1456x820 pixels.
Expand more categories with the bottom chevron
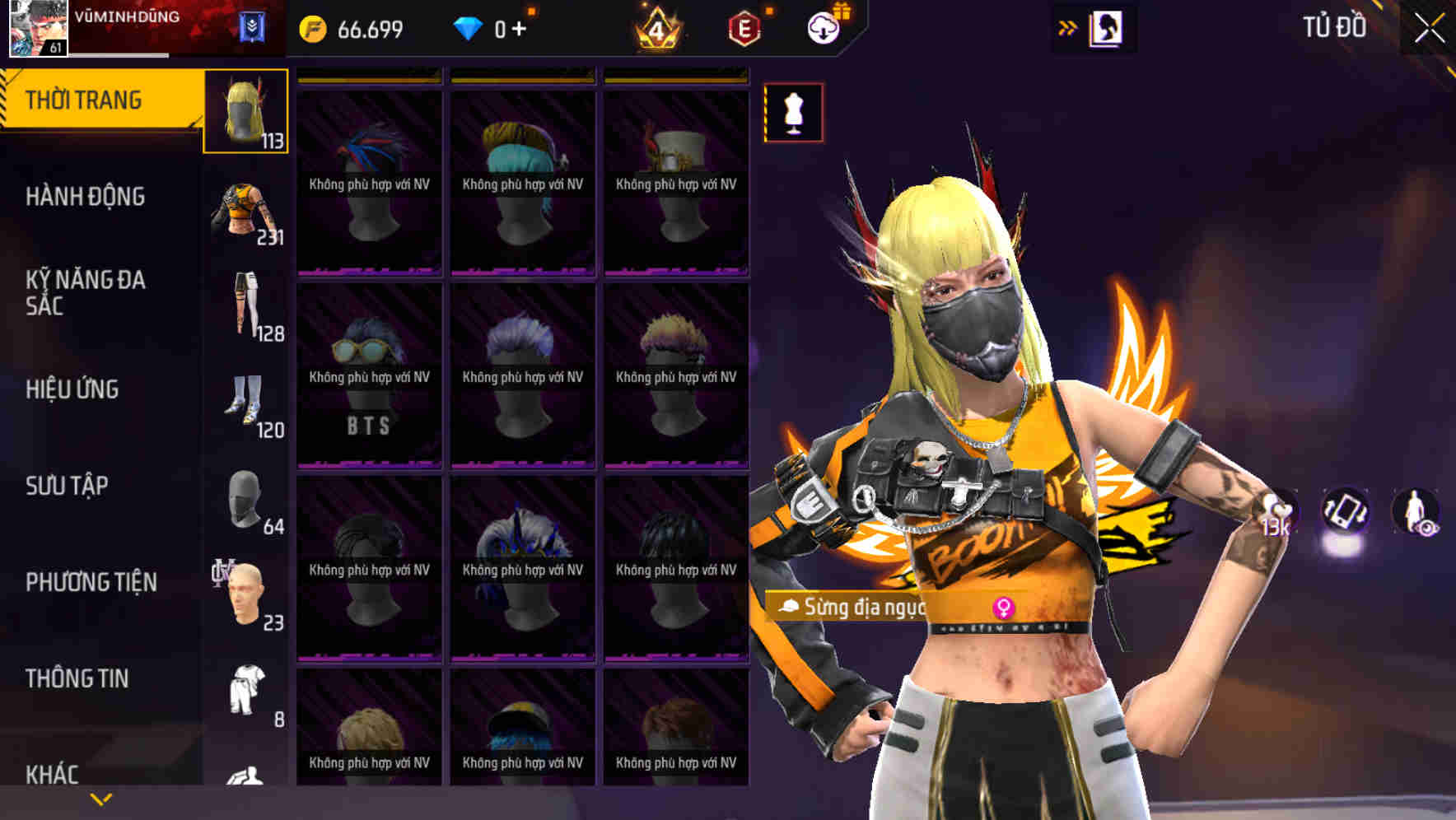click(99, 797)
